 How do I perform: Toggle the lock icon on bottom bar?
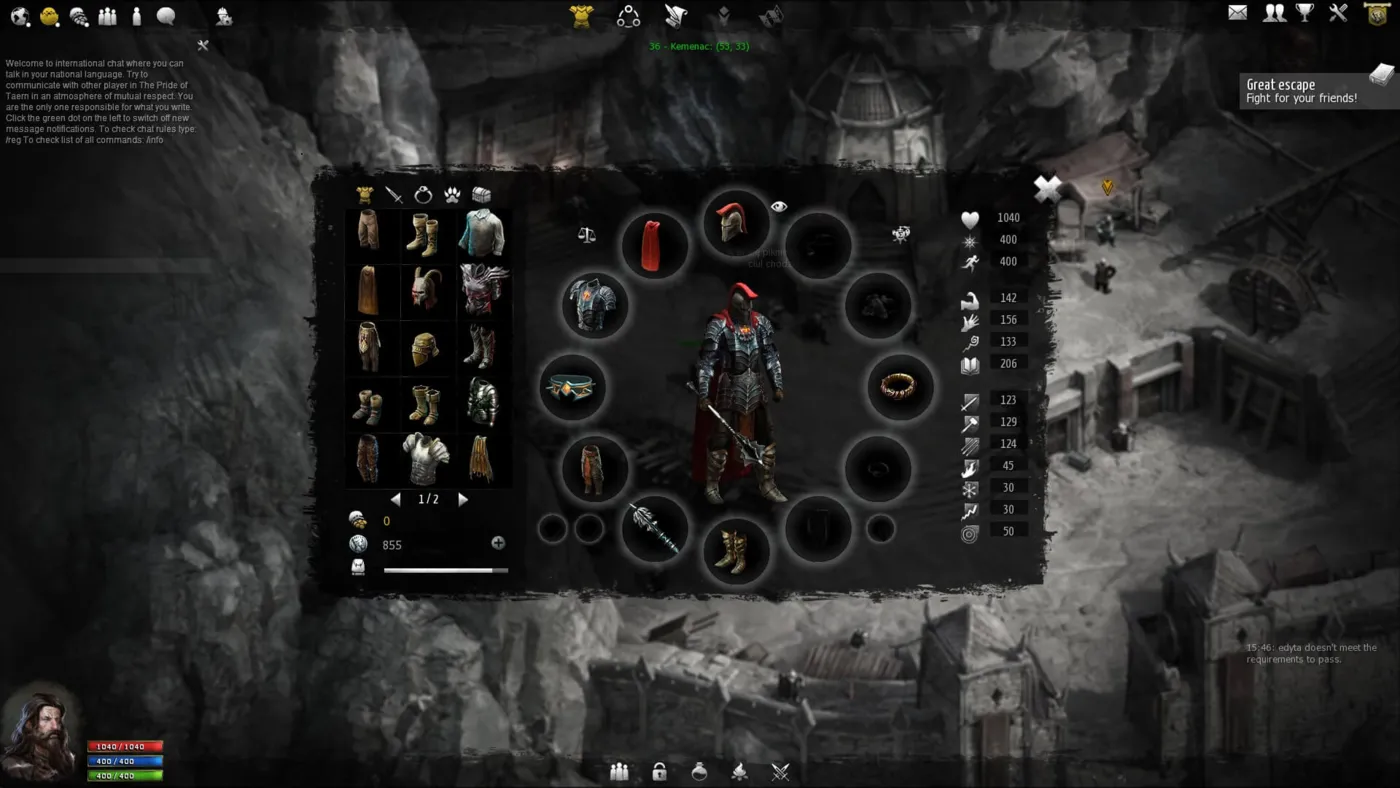[x=659, y=771]
